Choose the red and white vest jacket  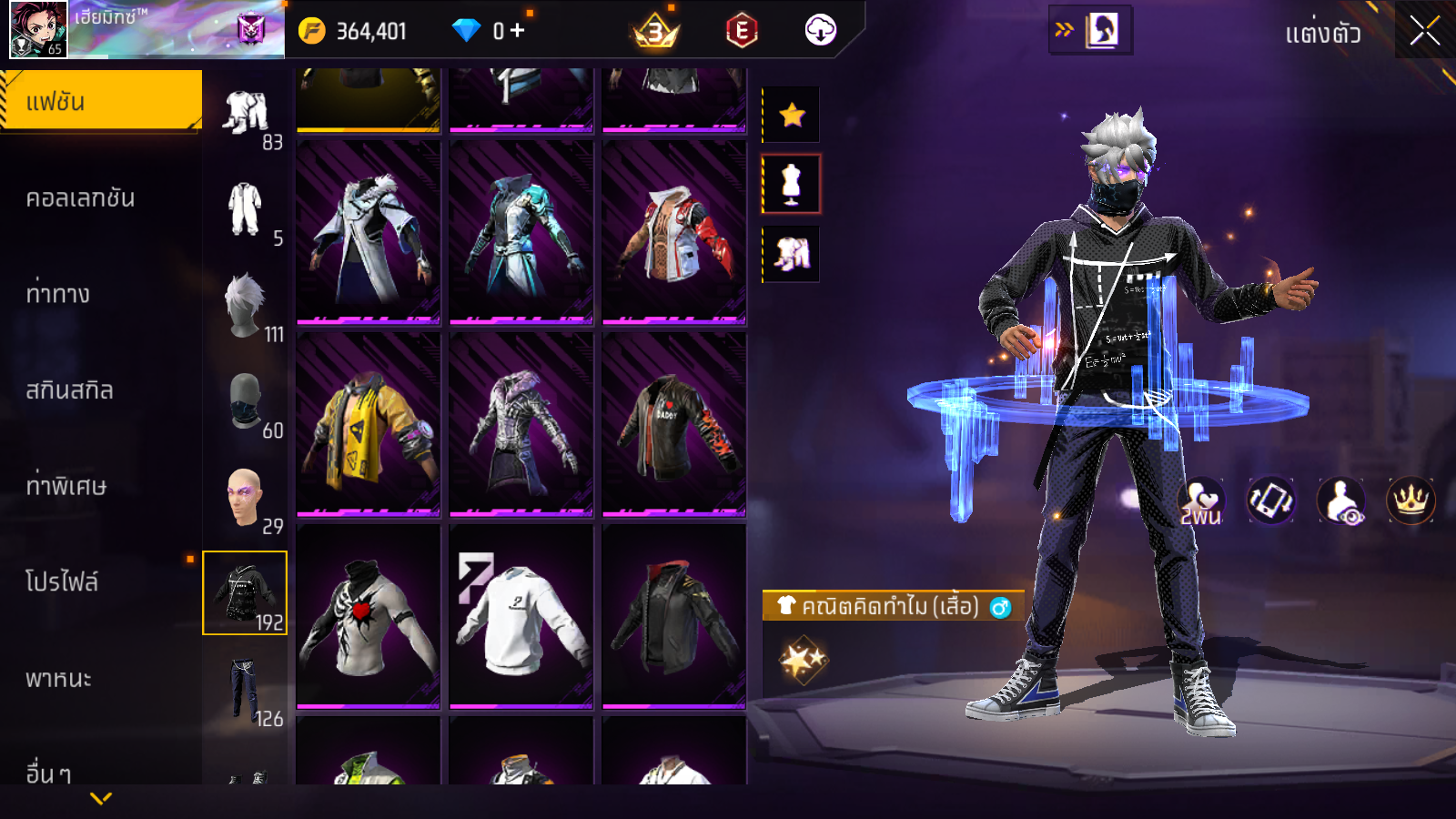coord(673,232)
